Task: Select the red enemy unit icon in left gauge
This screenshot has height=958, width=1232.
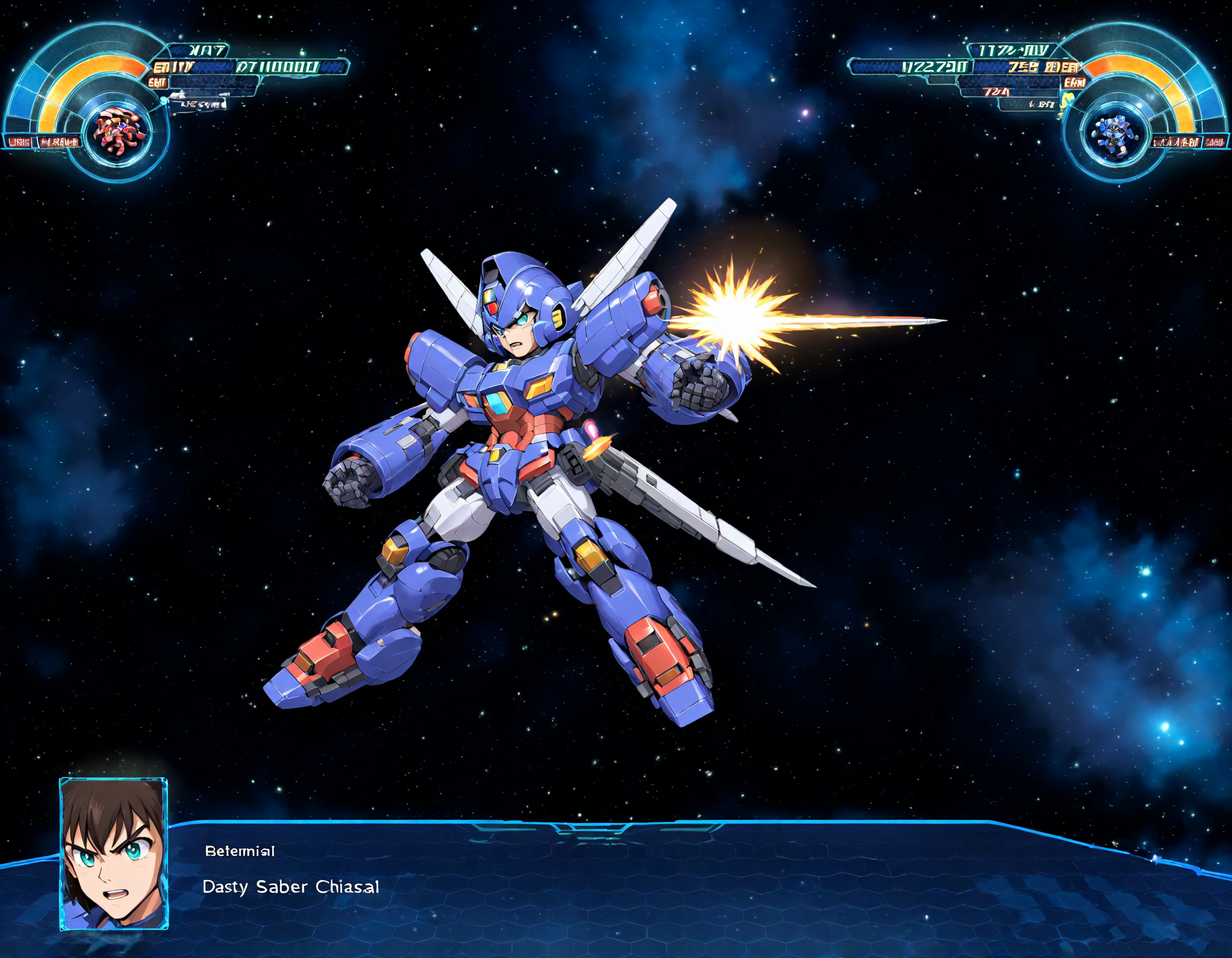Action: tap(119, 133)
